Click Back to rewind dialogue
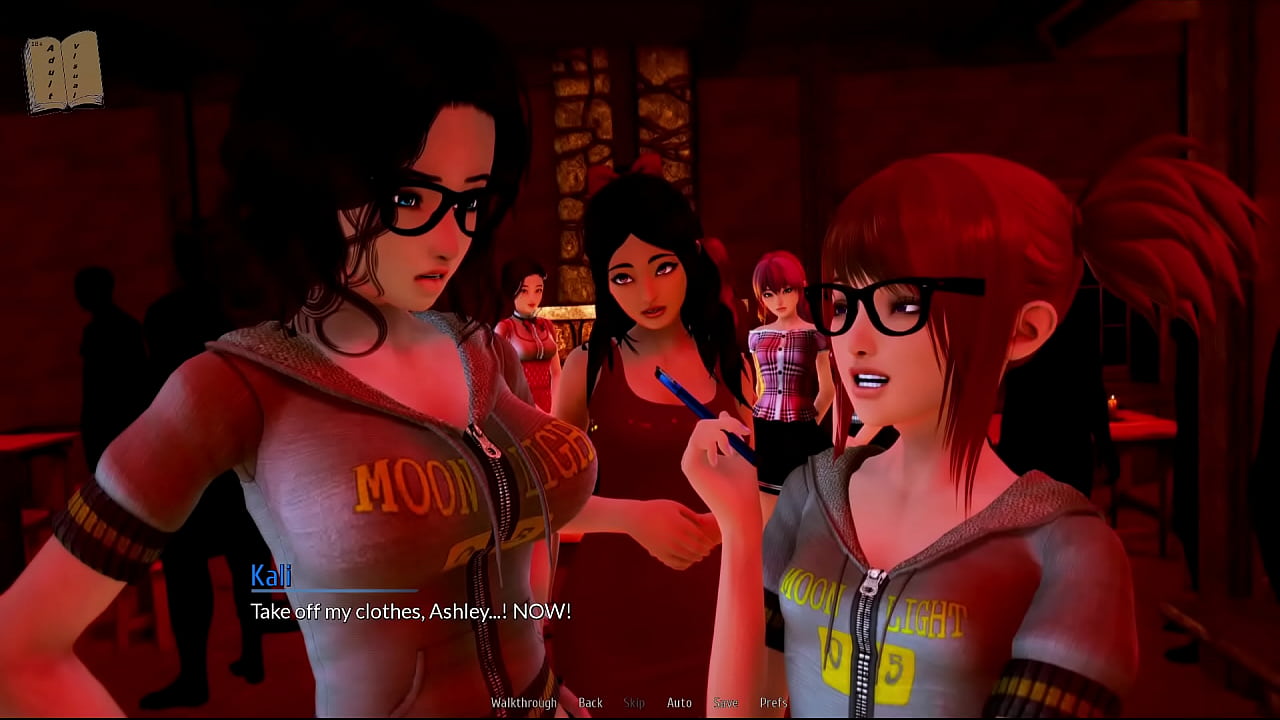This screenshot has width=1280, height=720. pos(590,703)
